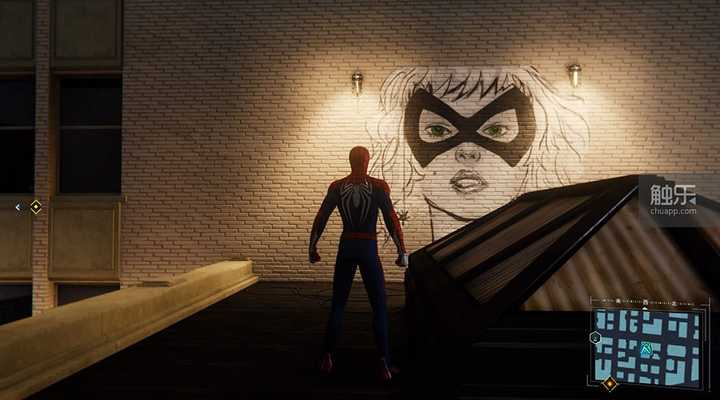Click the hexagon marker on the minimap's edge
This screenshot has width=720, height=400.
595,338
